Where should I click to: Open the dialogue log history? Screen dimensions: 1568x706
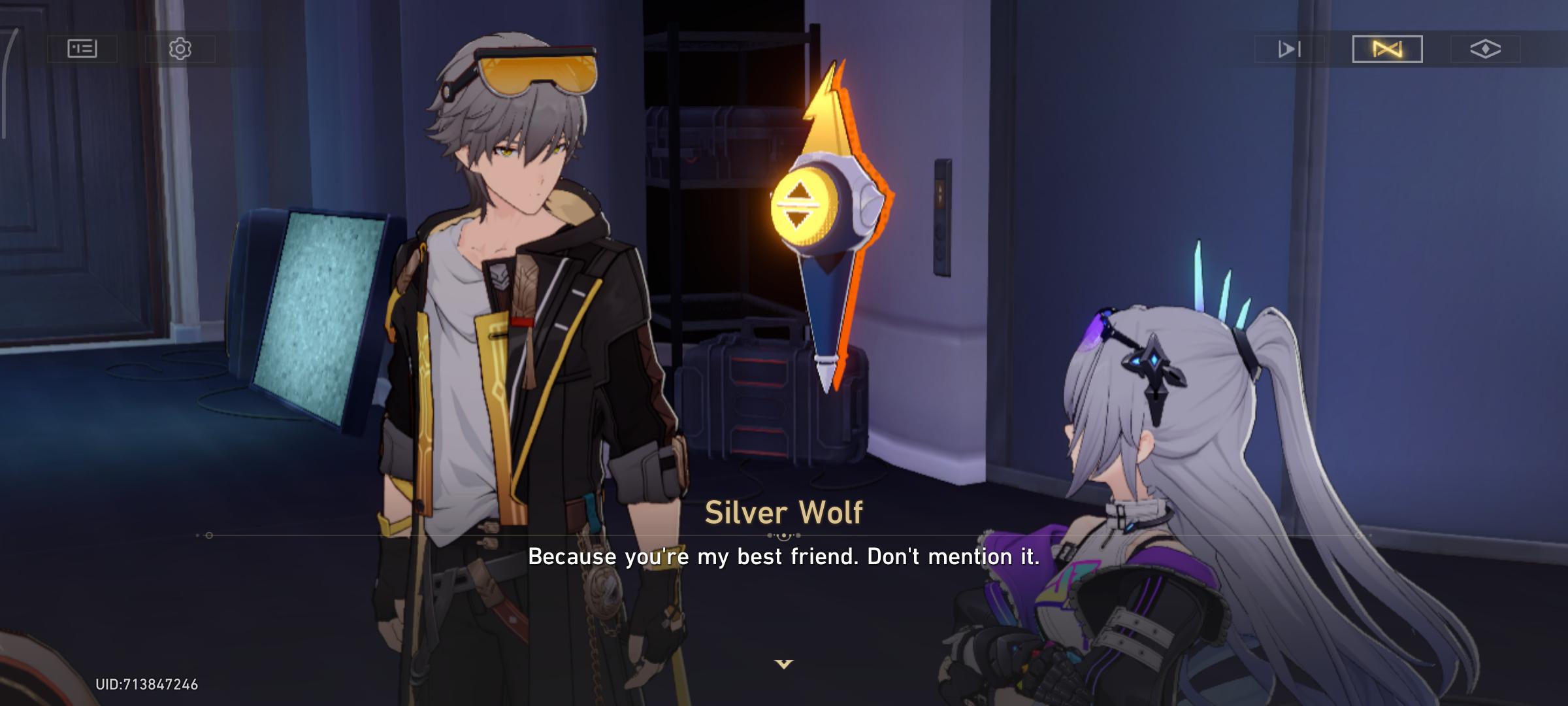[82, 49]
